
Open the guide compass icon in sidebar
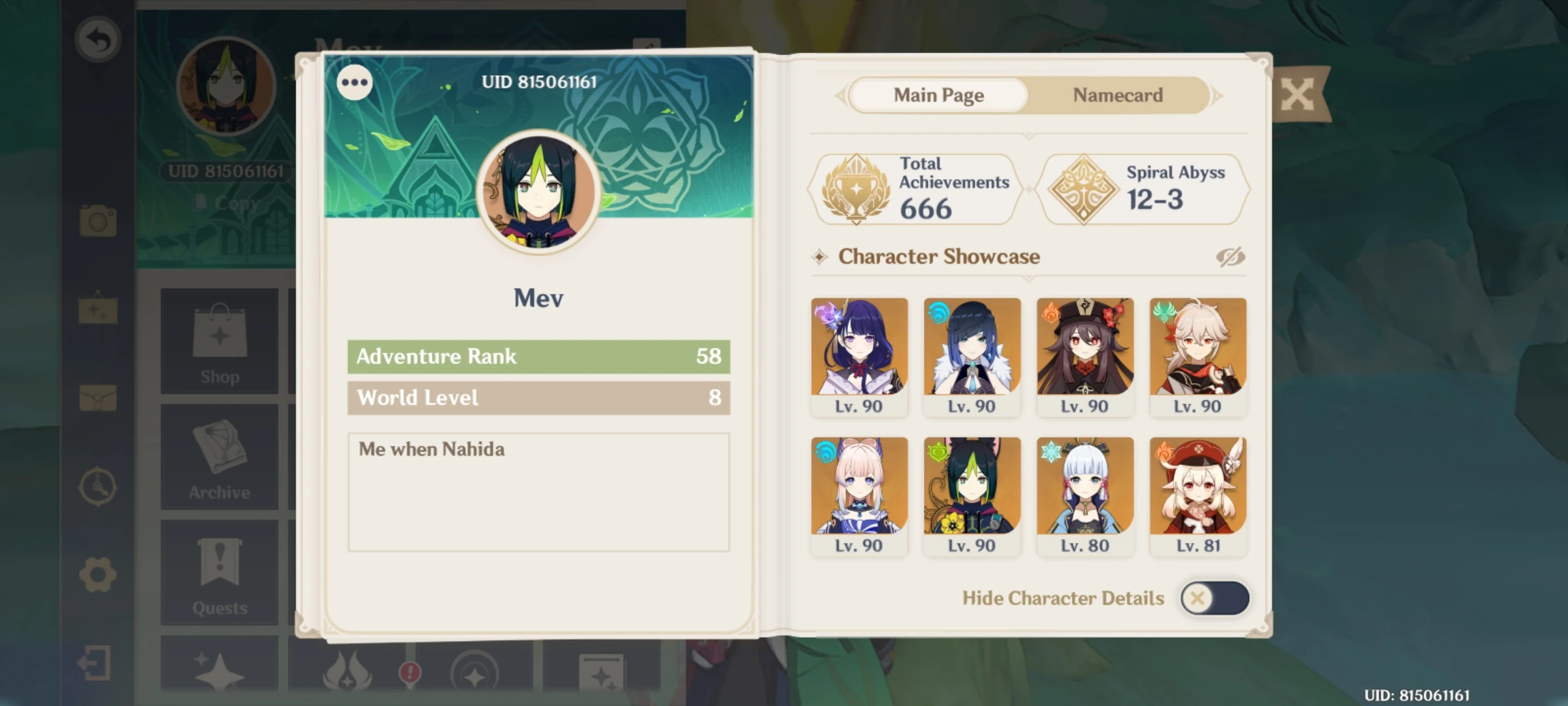(97, 487)
